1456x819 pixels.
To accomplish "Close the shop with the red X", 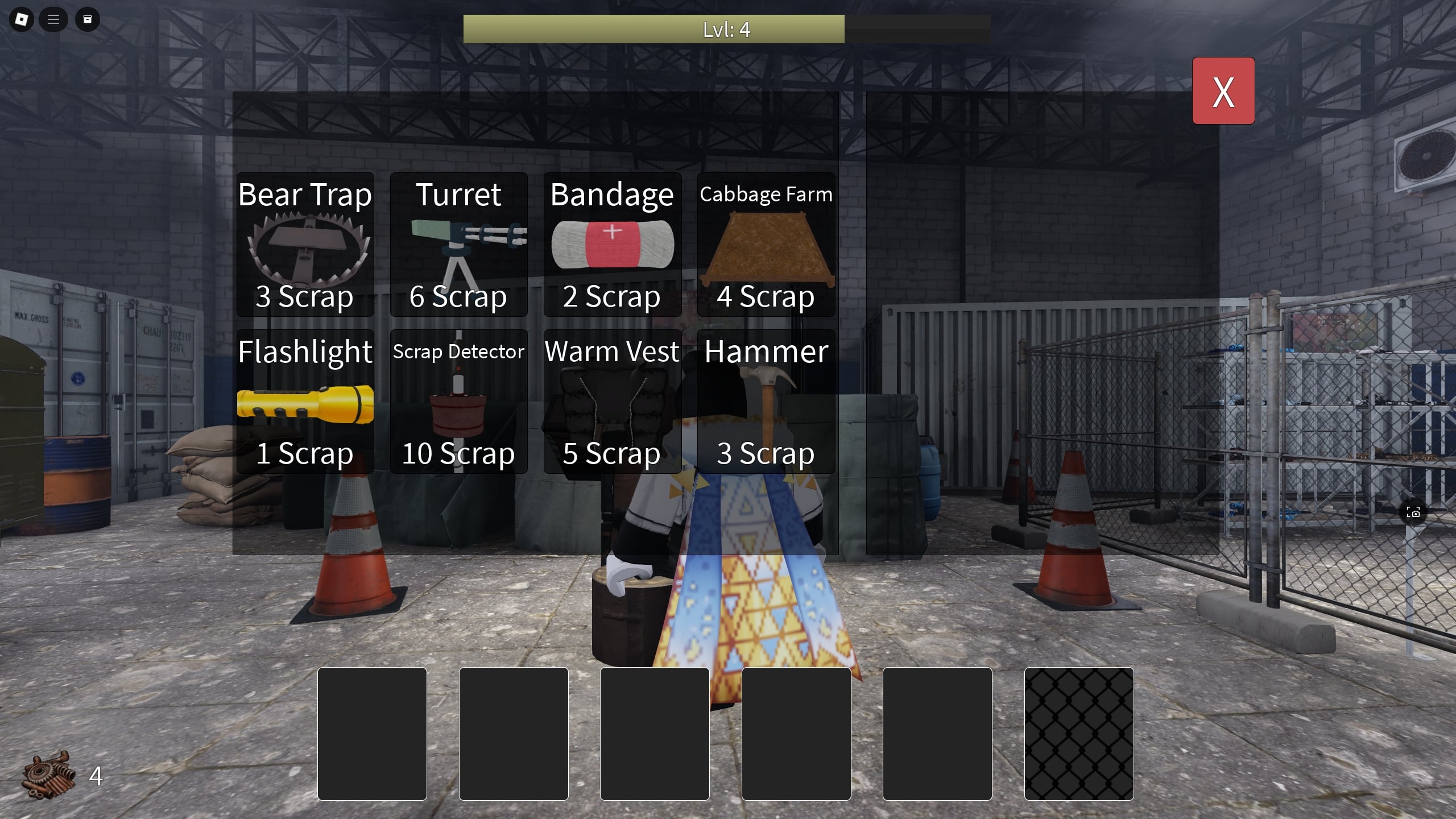I will coord(1223,90).
